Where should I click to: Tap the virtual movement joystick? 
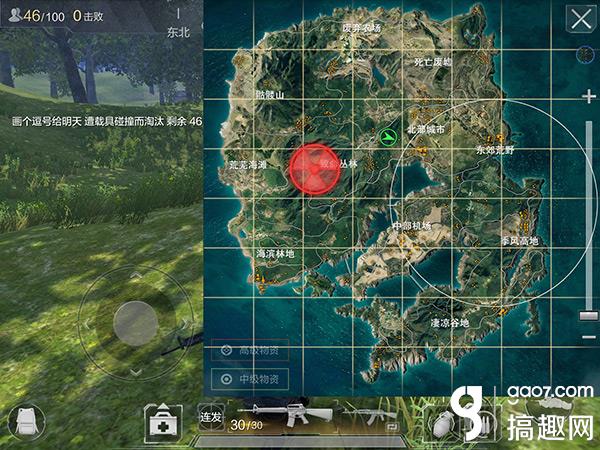point(136,322)
